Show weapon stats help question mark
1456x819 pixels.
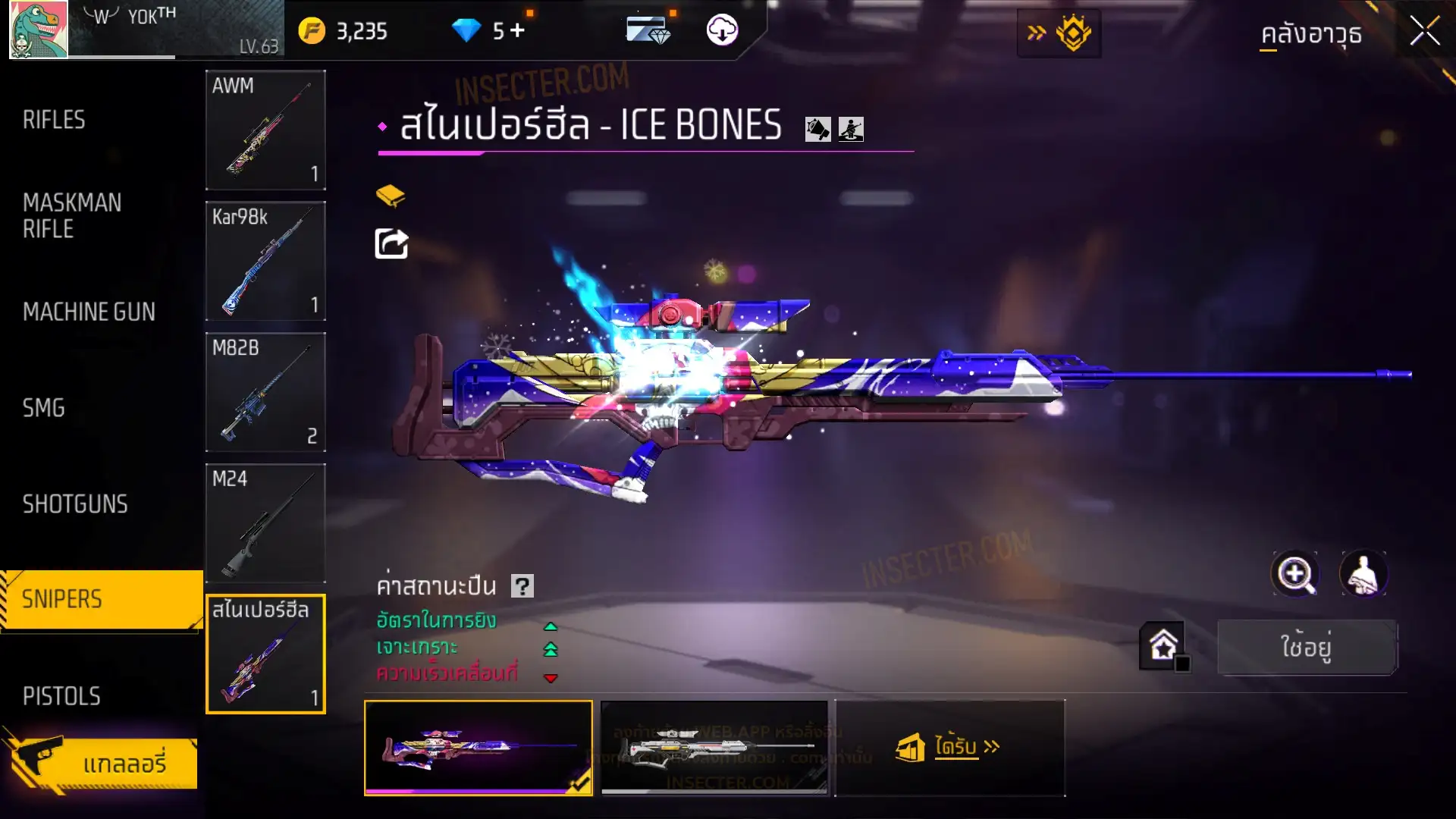pos(522,586)
